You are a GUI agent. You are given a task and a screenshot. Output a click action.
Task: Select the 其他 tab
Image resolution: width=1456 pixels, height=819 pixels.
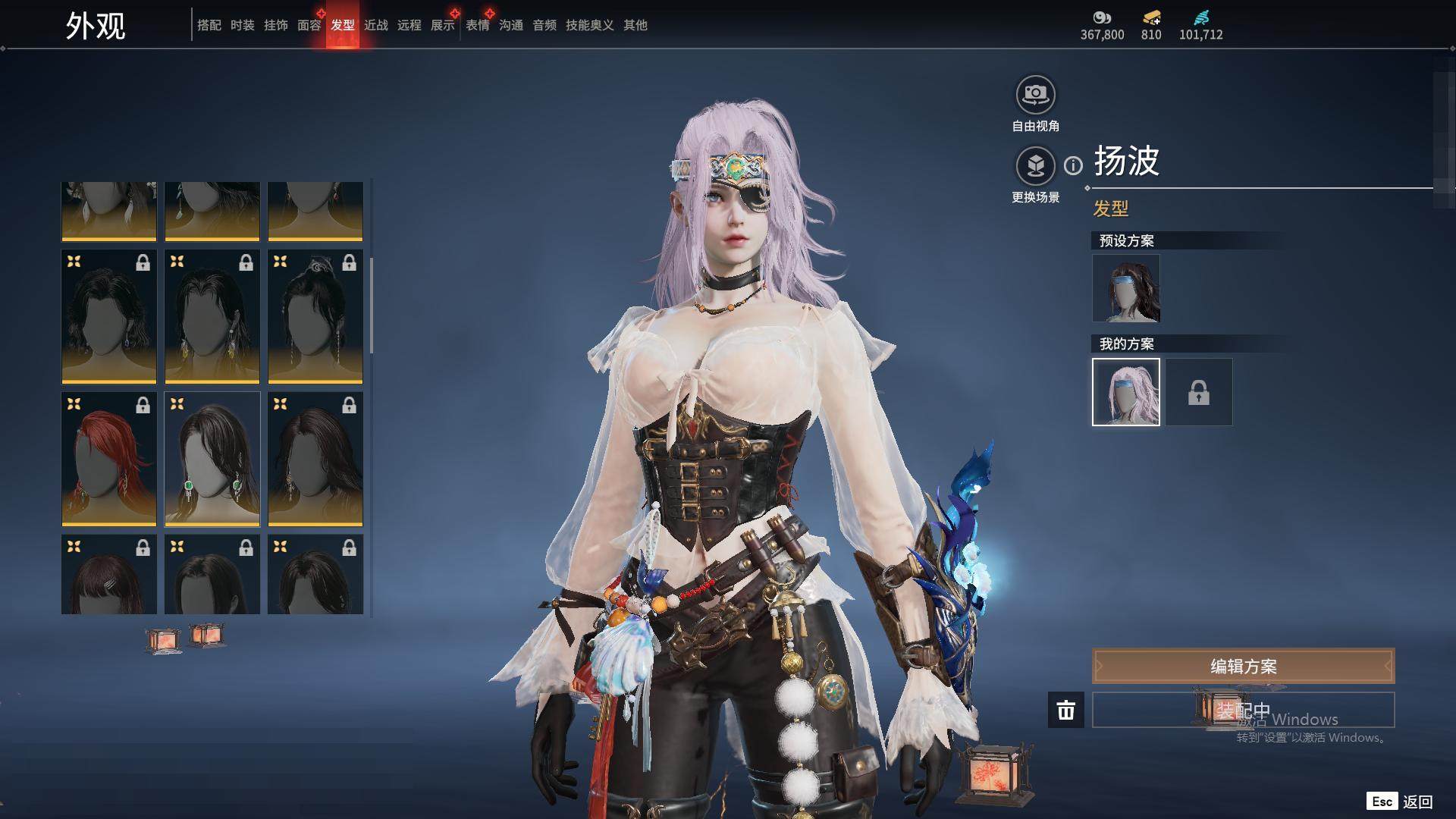635,25
